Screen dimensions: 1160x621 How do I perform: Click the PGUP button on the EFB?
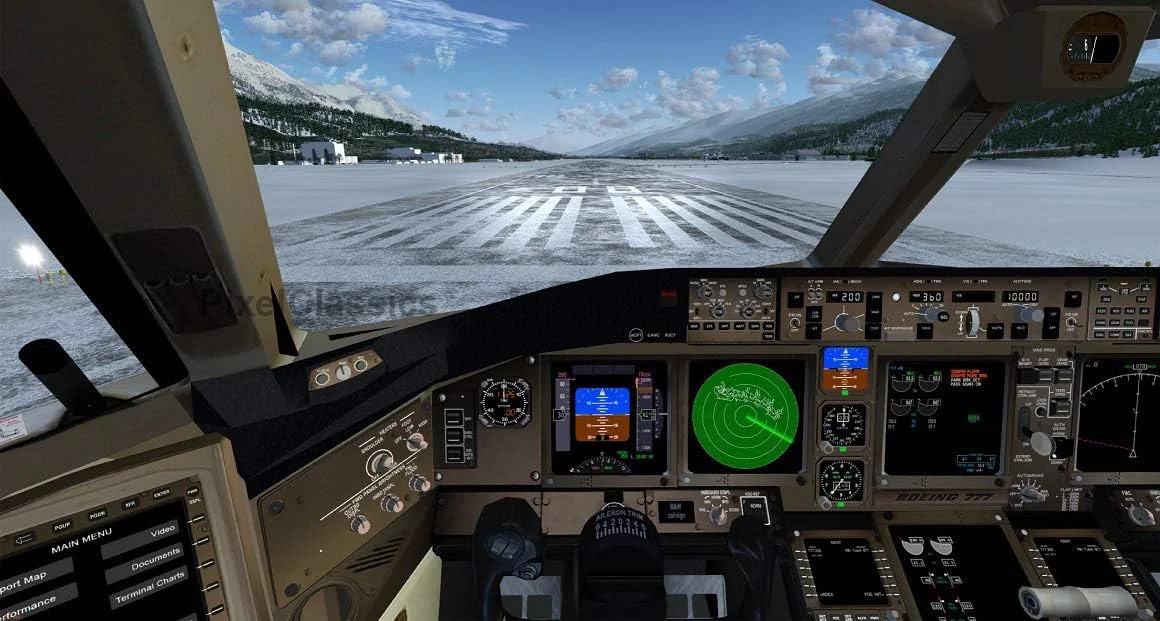pos(62,524)
